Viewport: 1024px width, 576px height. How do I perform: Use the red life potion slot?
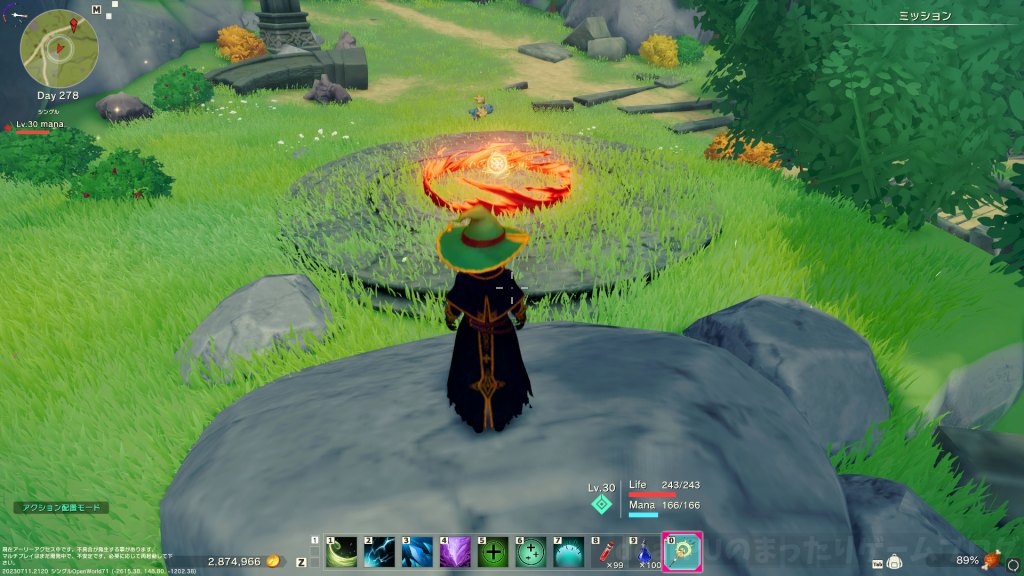click(607, 552)
